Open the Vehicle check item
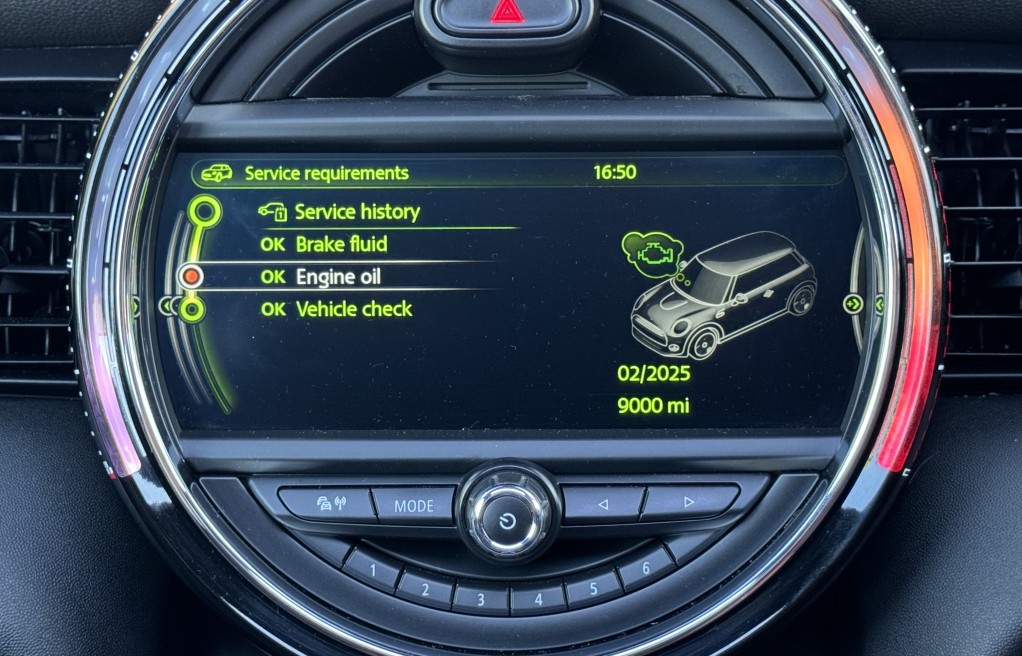1022x656 pixels. 353,309
